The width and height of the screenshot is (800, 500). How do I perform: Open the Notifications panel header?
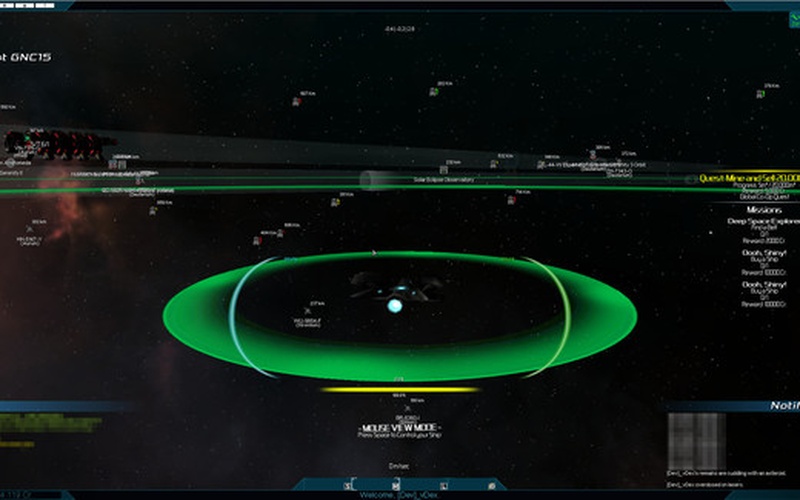coord(784,406)
